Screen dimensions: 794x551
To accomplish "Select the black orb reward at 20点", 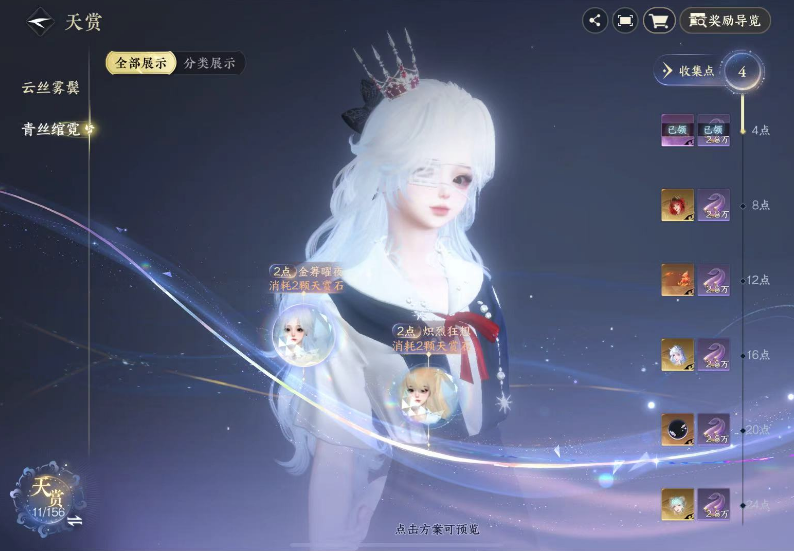I will click(677, 429).
